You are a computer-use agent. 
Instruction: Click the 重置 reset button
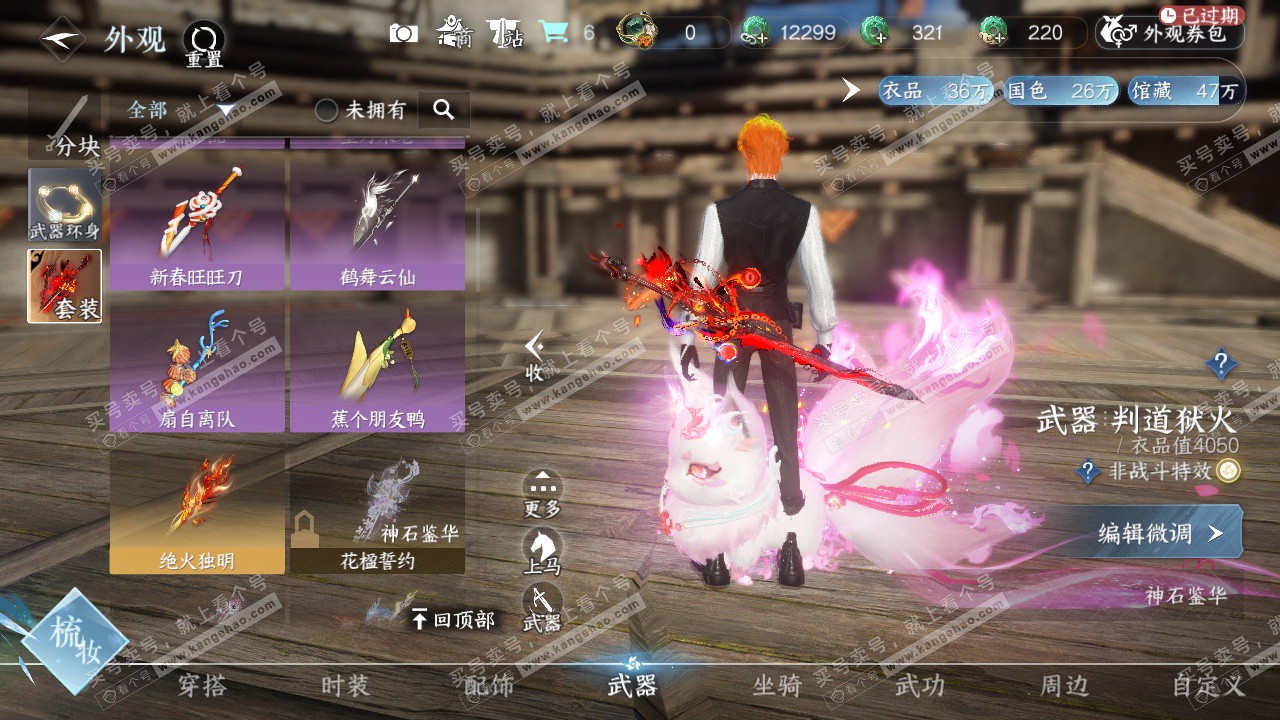pyautogui.click(x=204, y=45)
